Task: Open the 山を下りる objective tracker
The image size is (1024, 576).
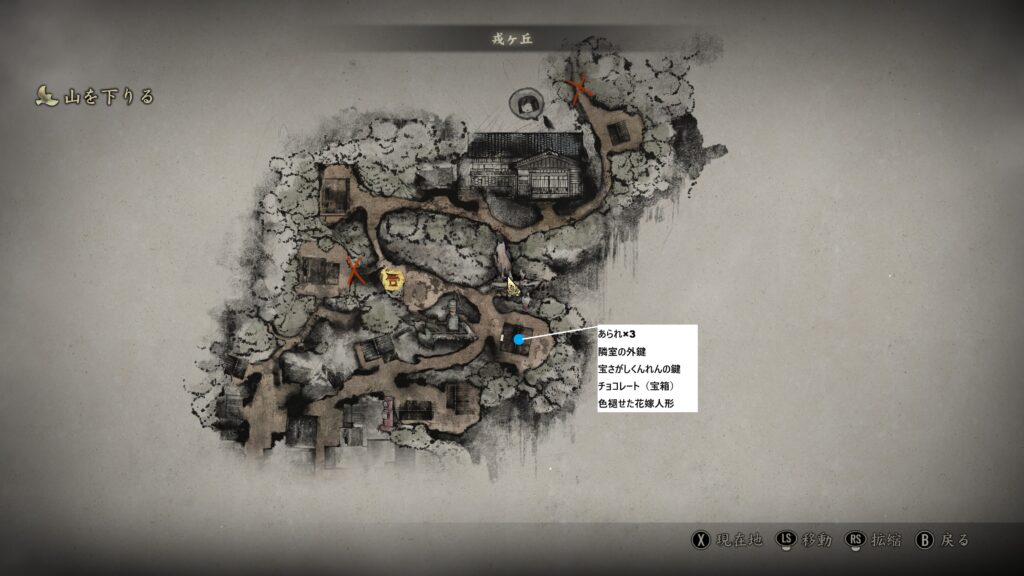Action: [96, 97]
